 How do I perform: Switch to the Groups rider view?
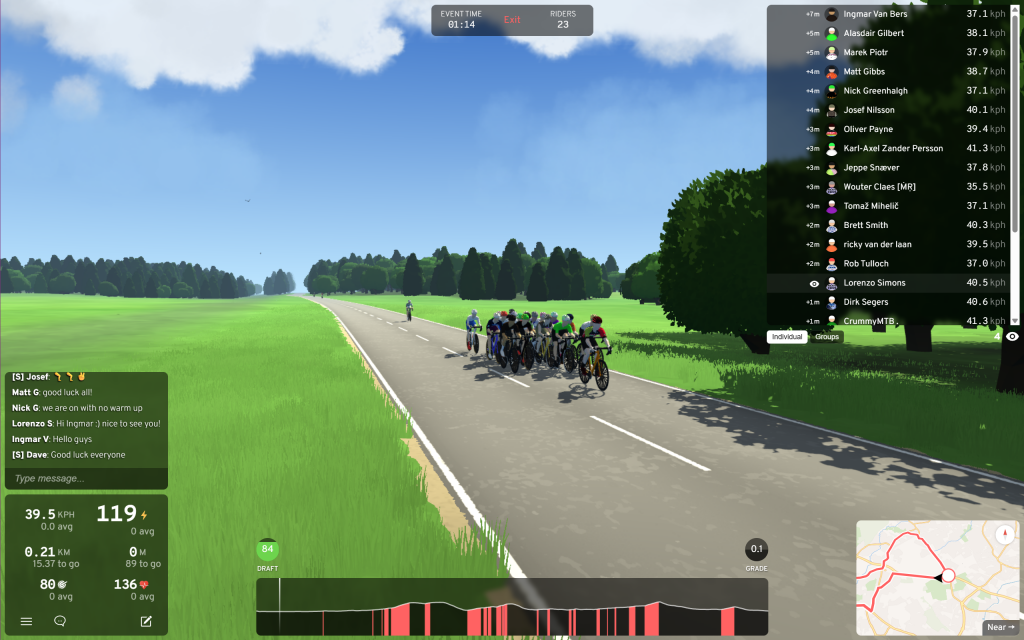827,337
